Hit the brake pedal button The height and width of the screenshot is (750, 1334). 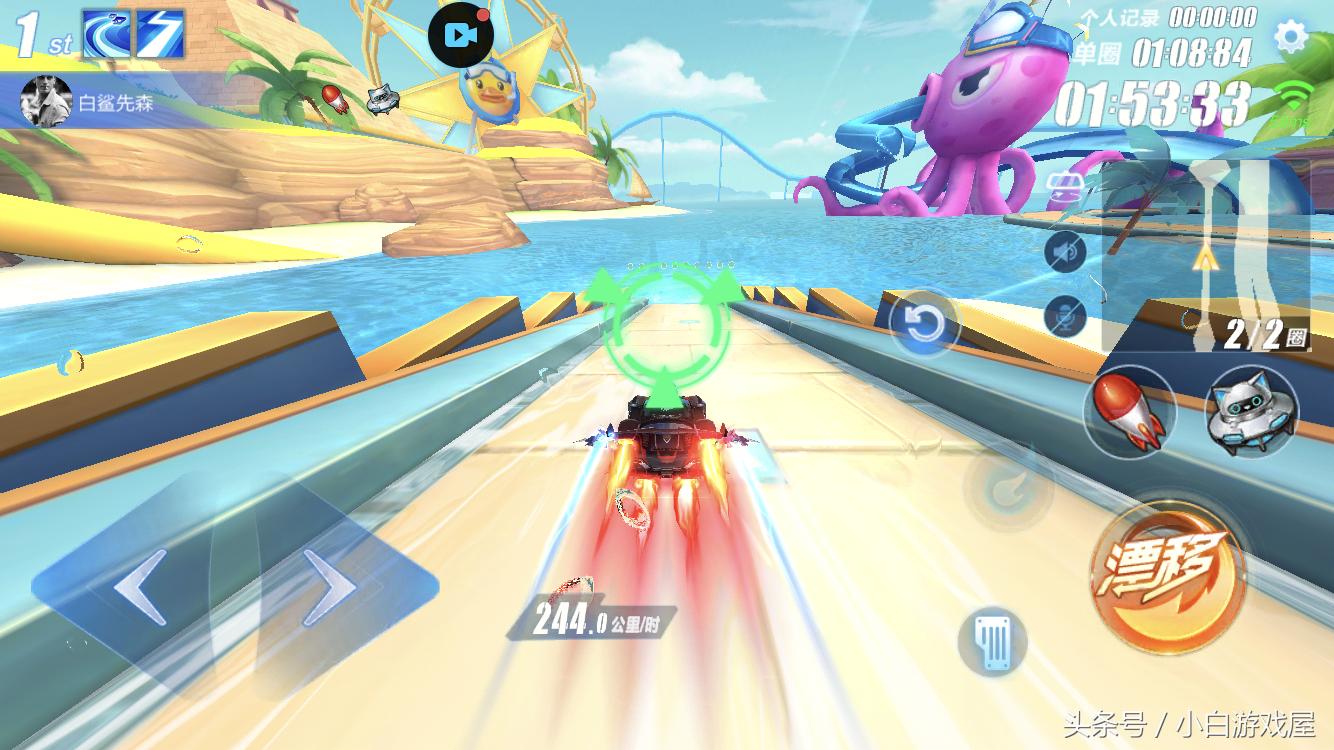(x=992, y=640)
